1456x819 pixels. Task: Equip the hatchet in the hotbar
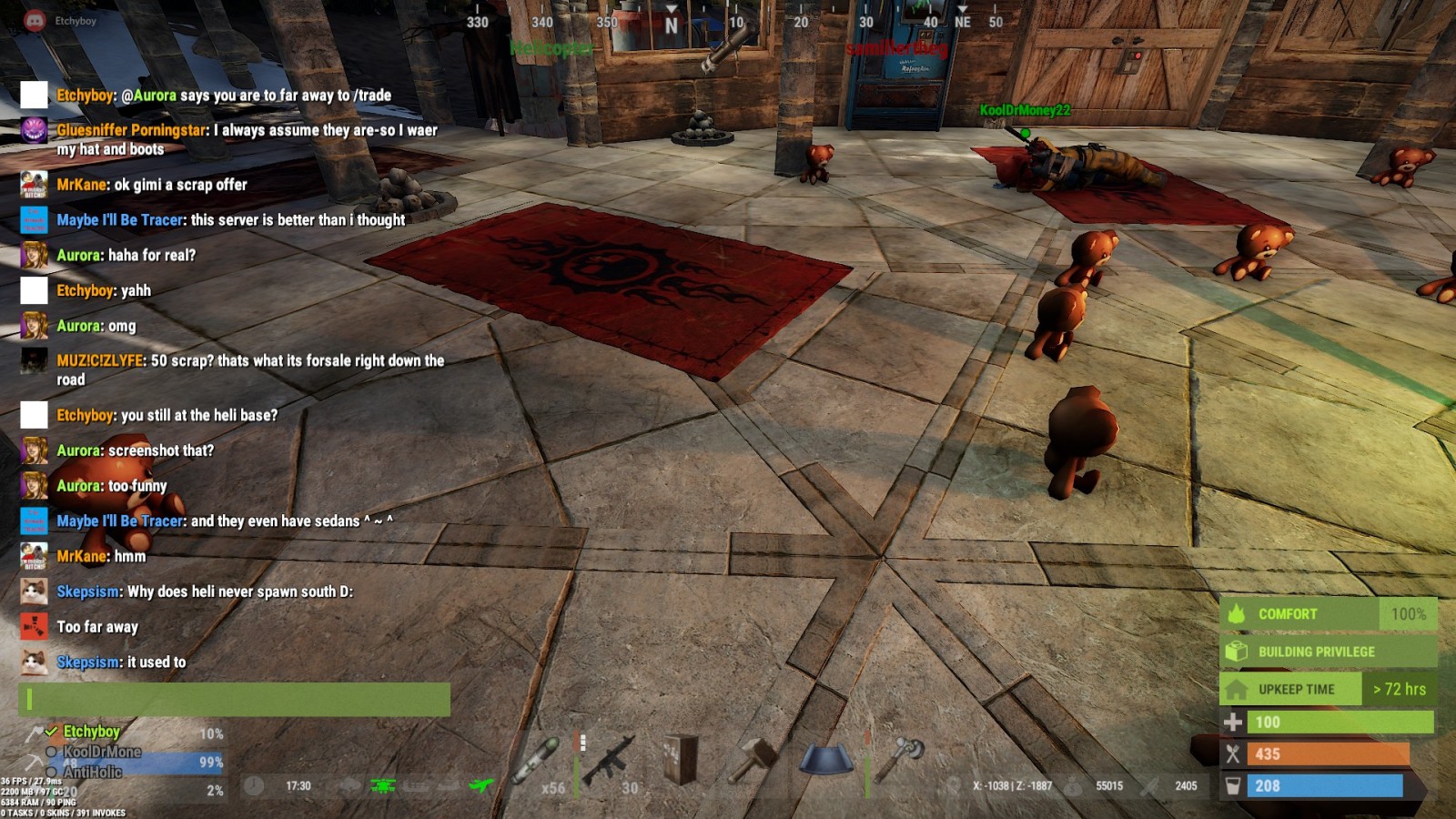pos(899,759)
